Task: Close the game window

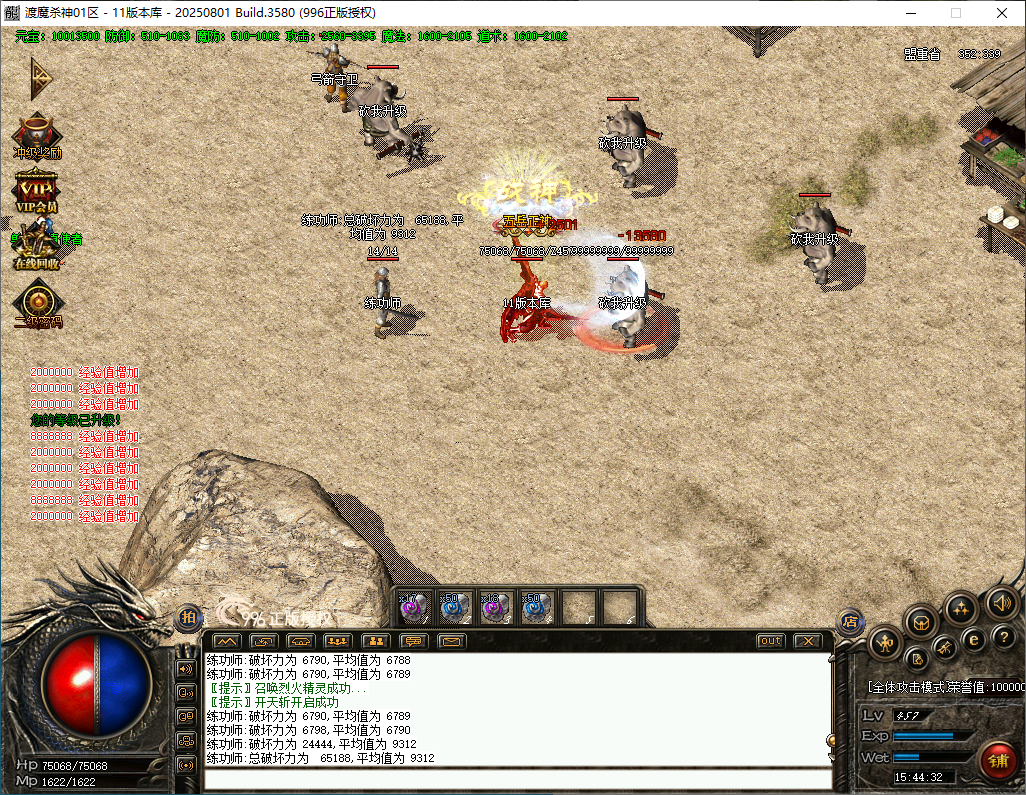Action: click(1002, 13)
